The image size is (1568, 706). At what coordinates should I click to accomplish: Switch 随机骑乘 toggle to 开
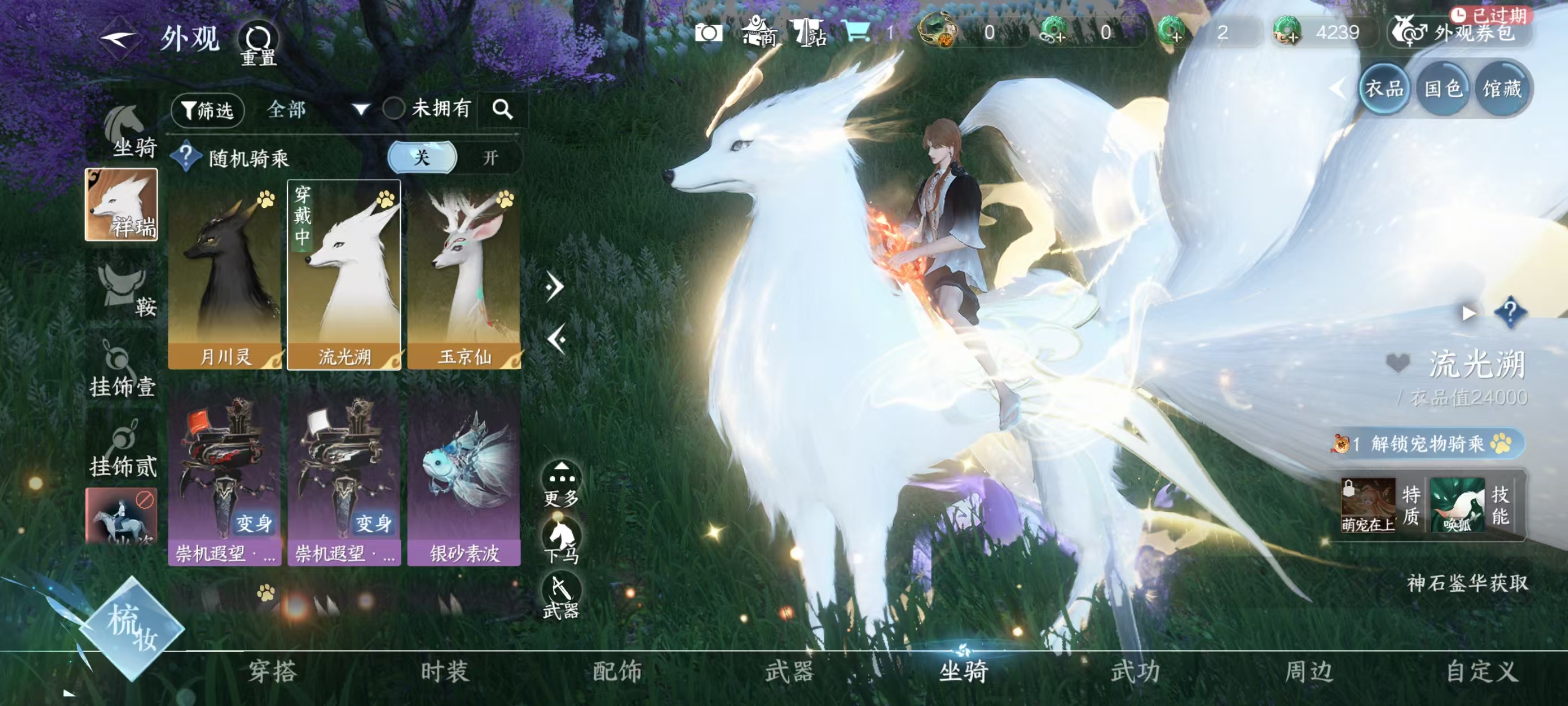(491, 158)
